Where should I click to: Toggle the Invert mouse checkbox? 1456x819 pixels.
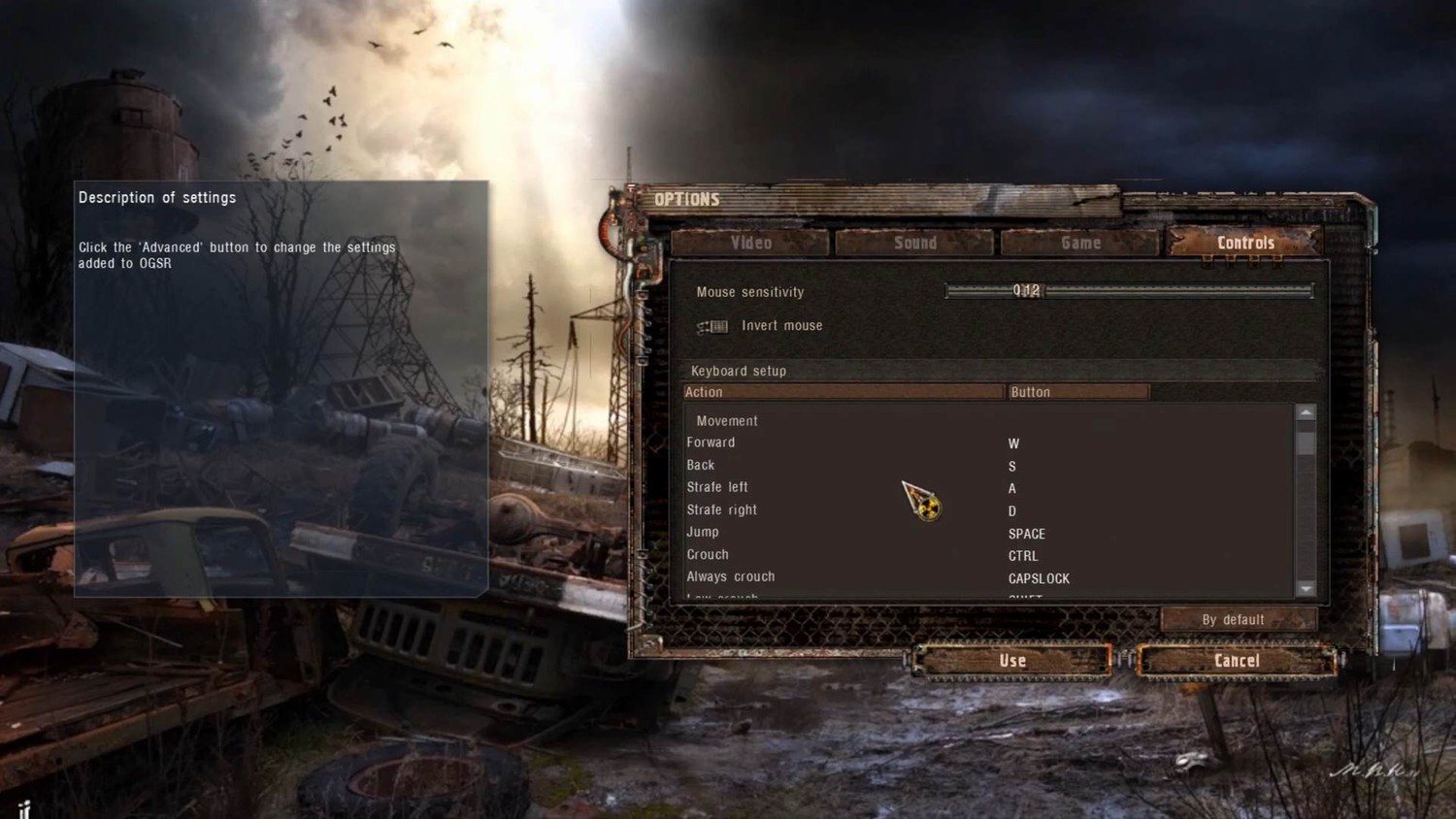click(x=713, y=326)
